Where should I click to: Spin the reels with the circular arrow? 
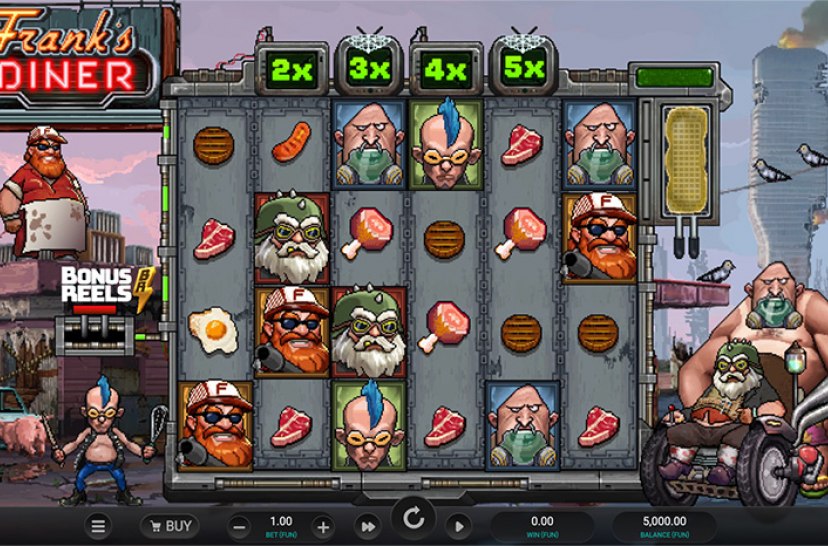pyautogui.click(x=412, y=520)
